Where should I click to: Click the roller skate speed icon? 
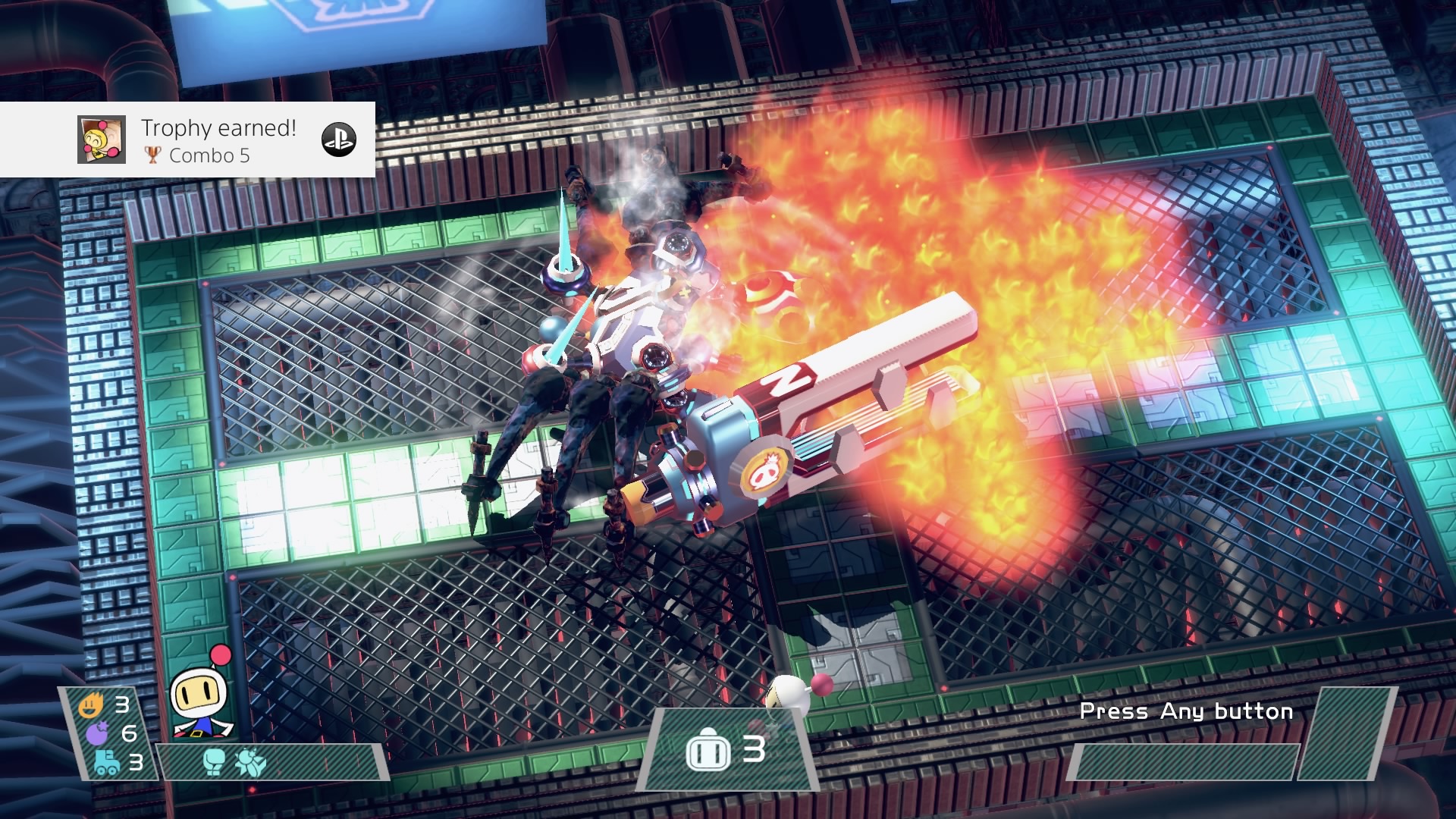point(106,761)
